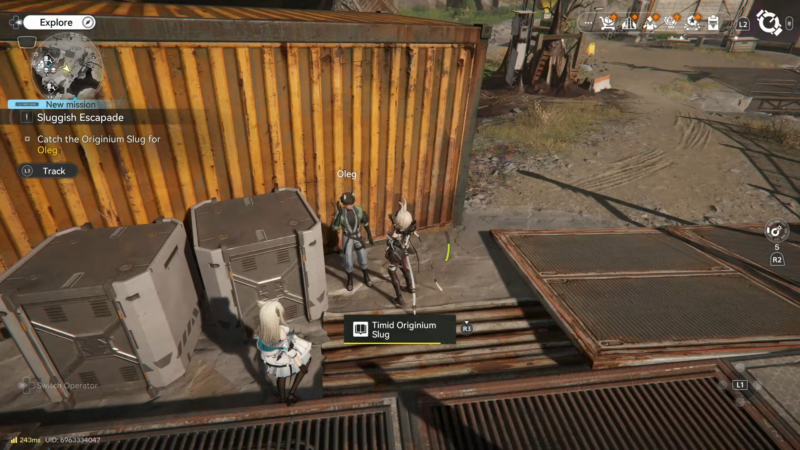Viewport: 800px width, 450px height.
Task: Open the circular arrows menu icon
Action: (x=769, y=22)
